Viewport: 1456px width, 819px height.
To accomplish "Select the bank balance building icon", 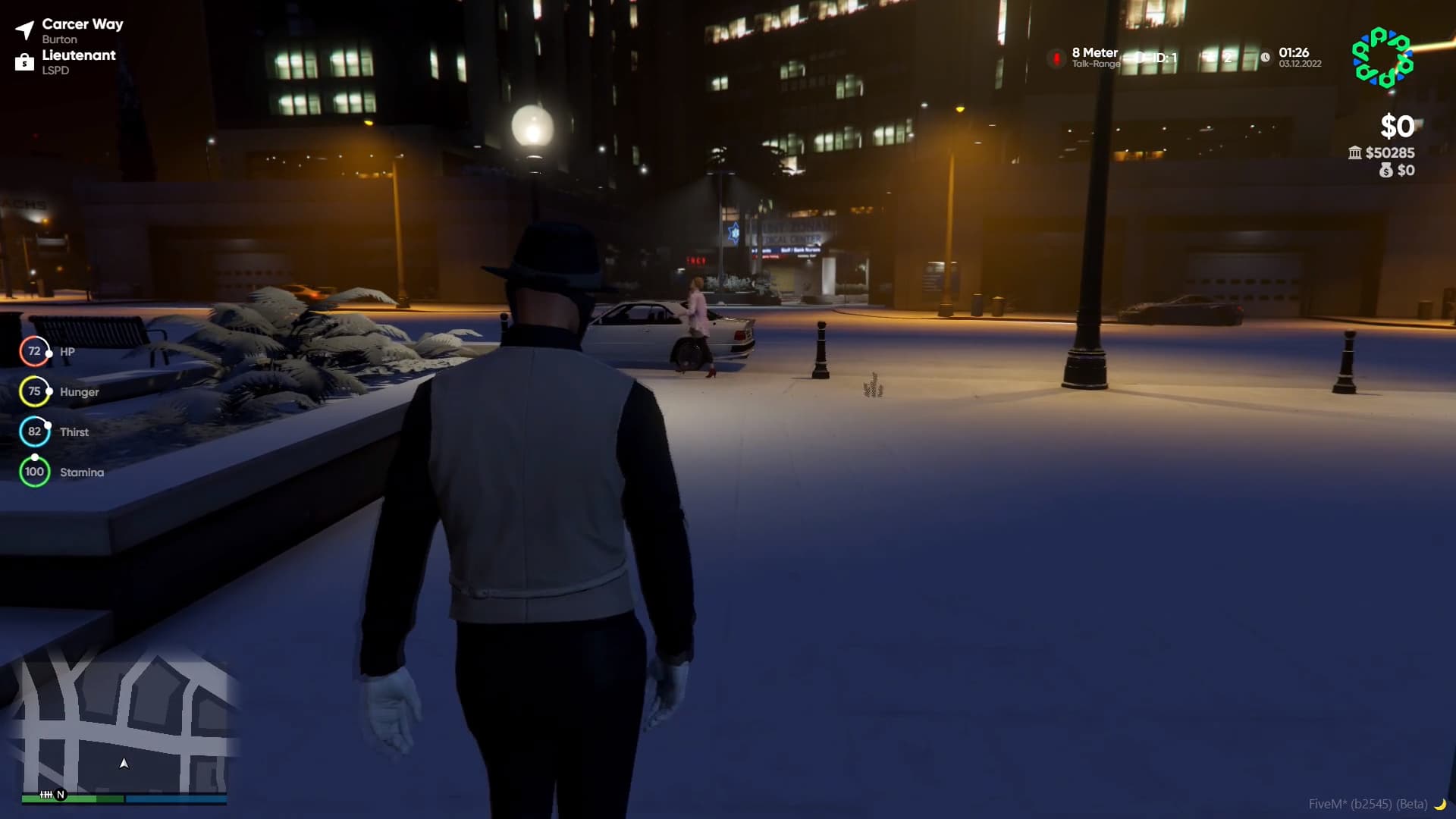I will tap(1355, 153).
